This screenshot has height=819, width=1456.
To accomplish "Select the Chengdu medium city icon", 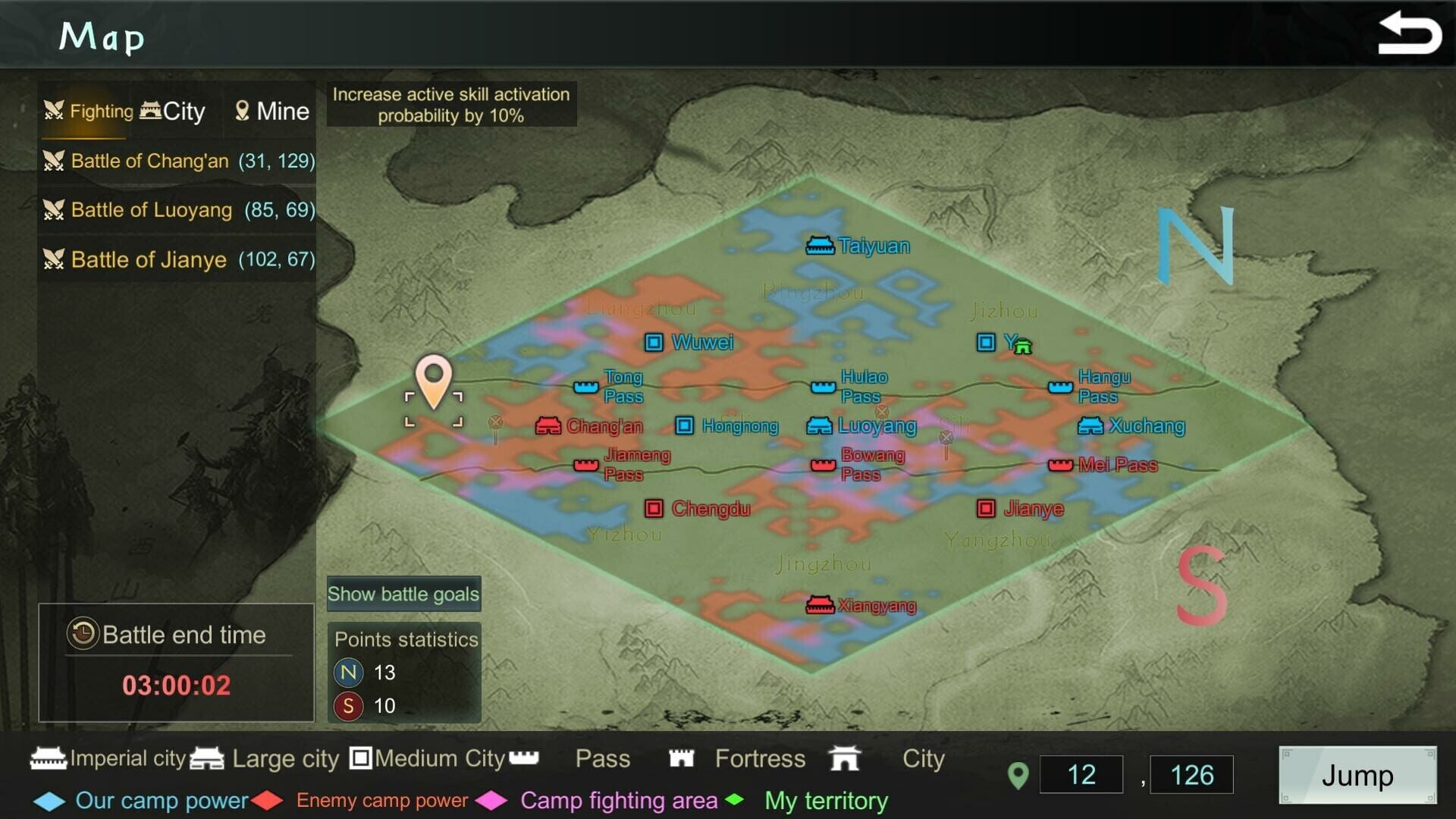I will [654, 508].
